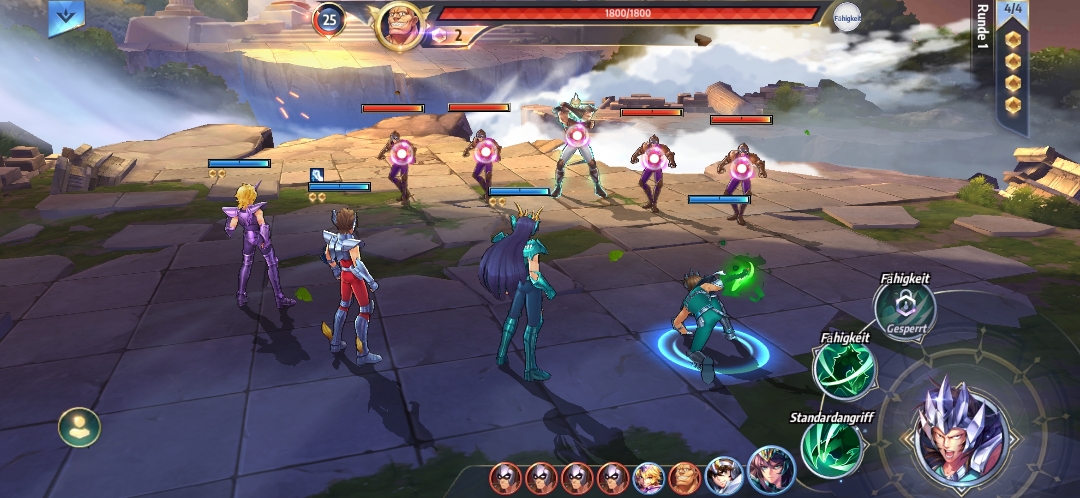The width and height of the screenshot is (1080, 498).
Task: Open the round player profile button
Action: [x=78, y=428]
